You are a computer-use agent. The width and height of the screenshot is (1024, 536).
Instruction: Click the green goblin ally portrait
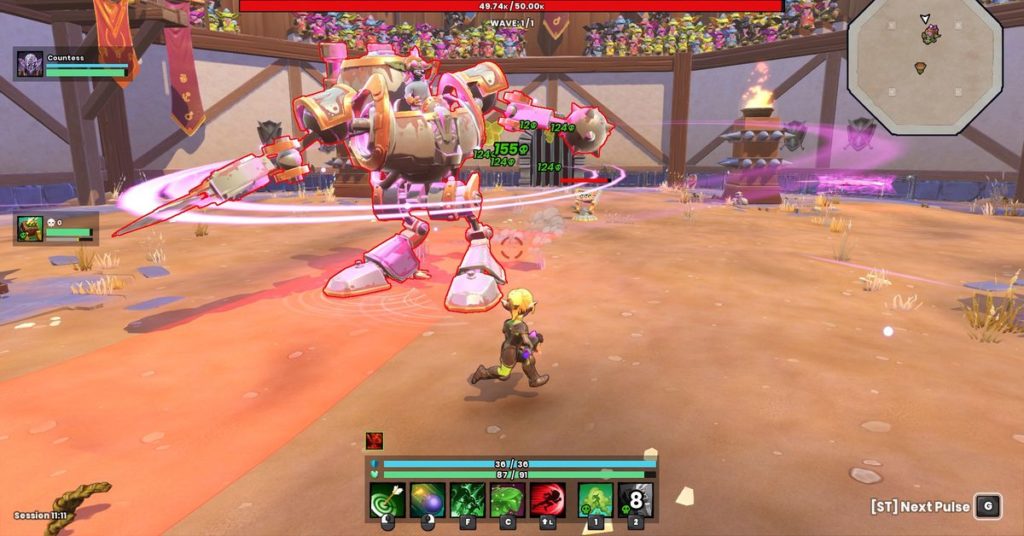[x=30, y=229]
